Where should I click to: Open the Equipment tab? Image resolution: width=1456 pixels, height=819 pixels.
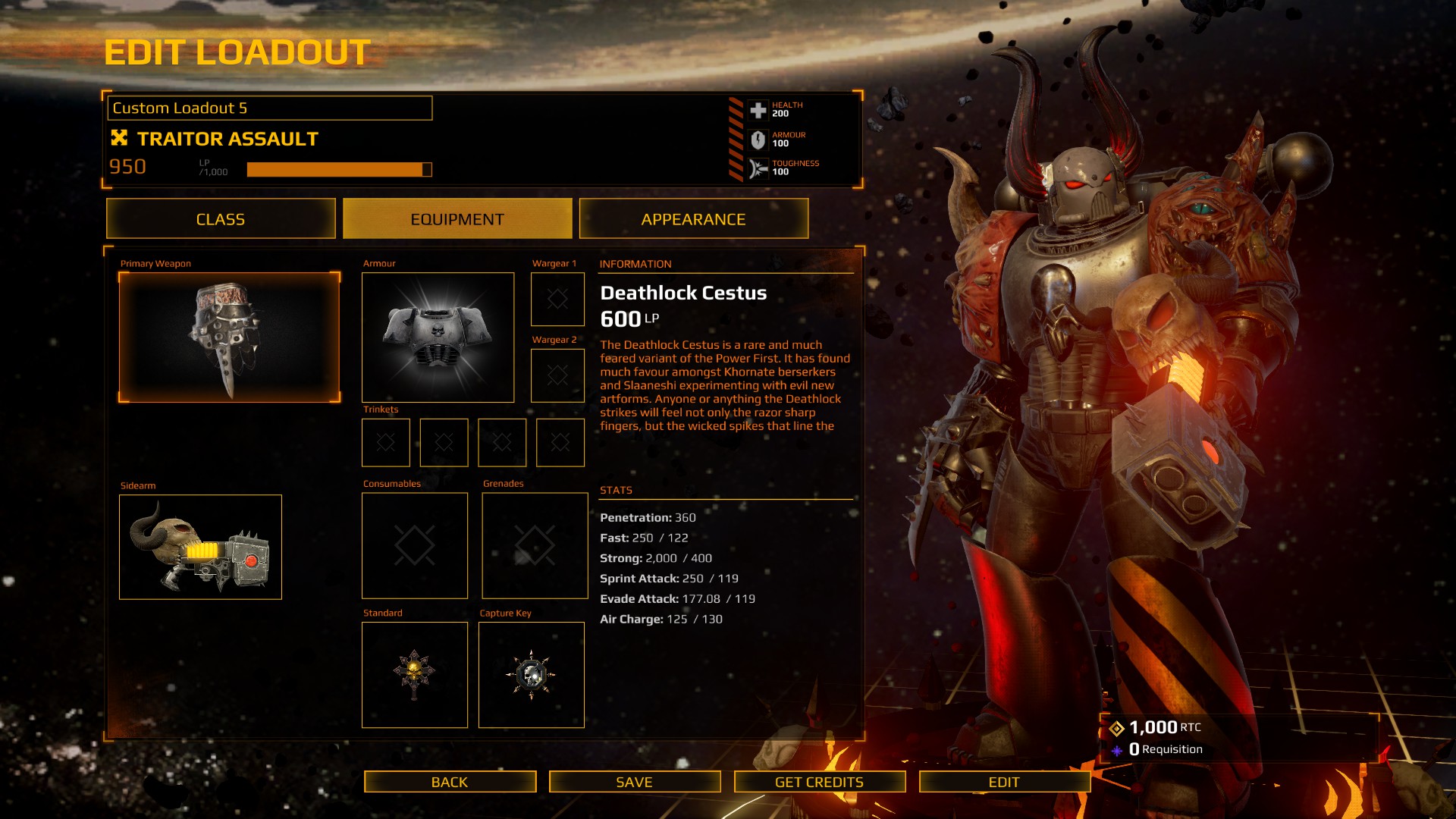(x=457, y=219)
